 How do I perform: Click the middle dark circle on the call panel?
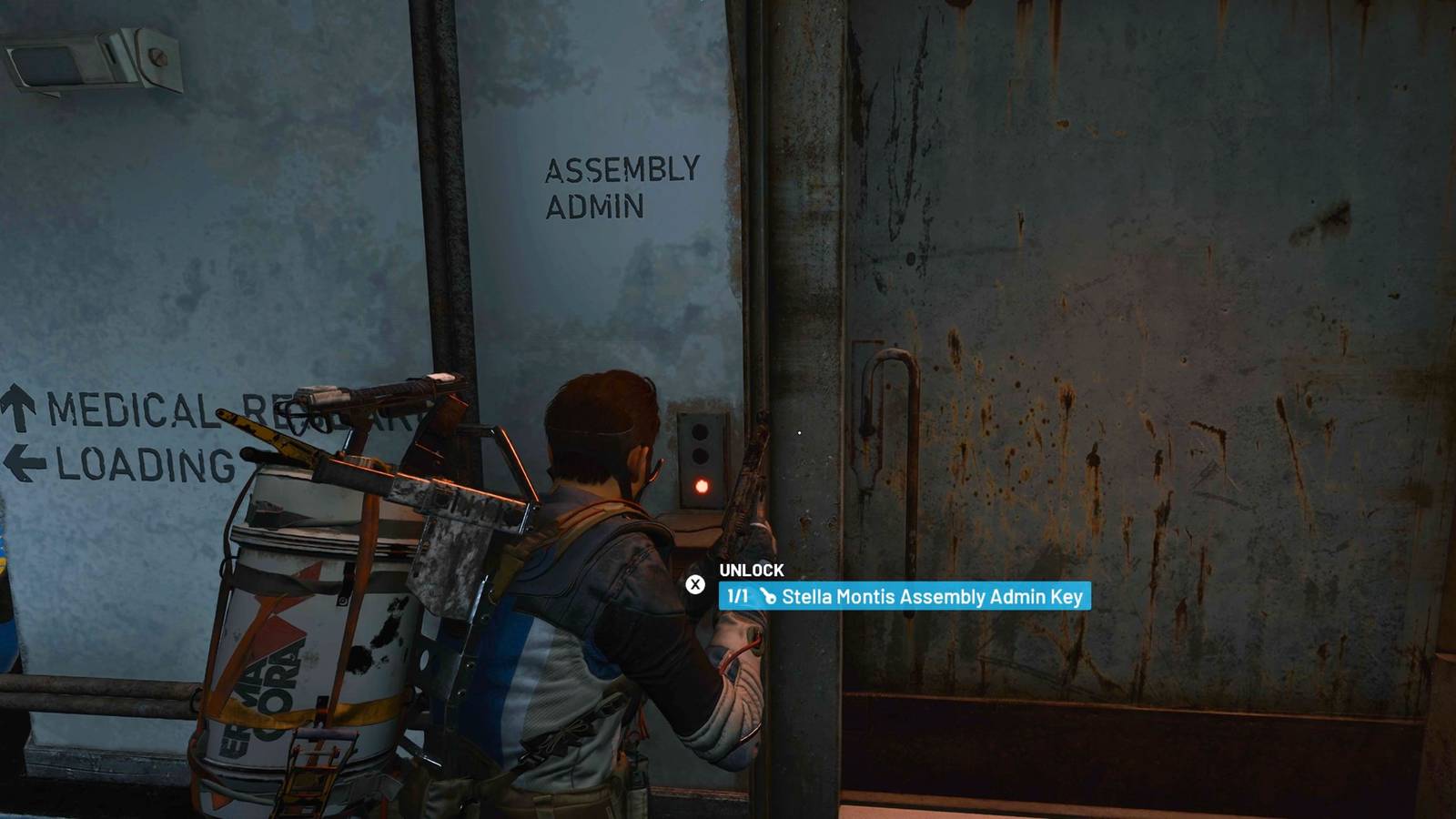(701, 455)
